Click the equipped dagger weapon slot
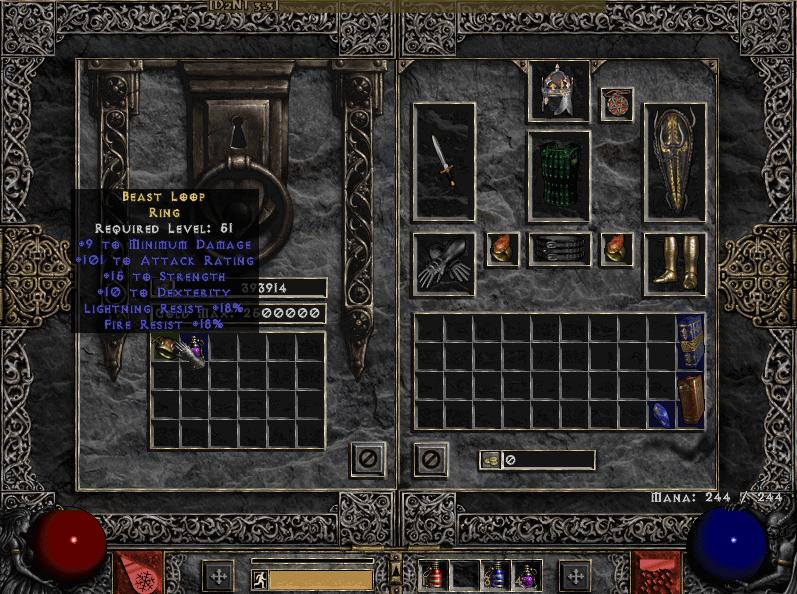Image resolution: width=797 pixels, height=594 pixels. point(444,161)
